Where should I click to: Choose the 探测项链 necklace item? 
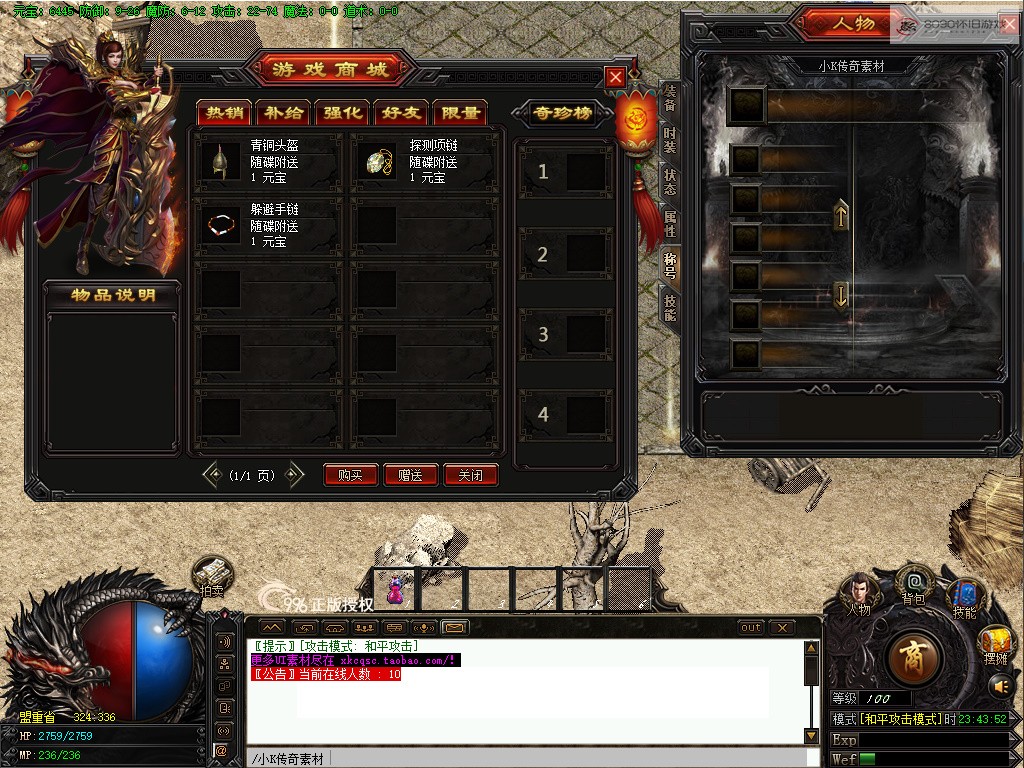tap(379, 161)
